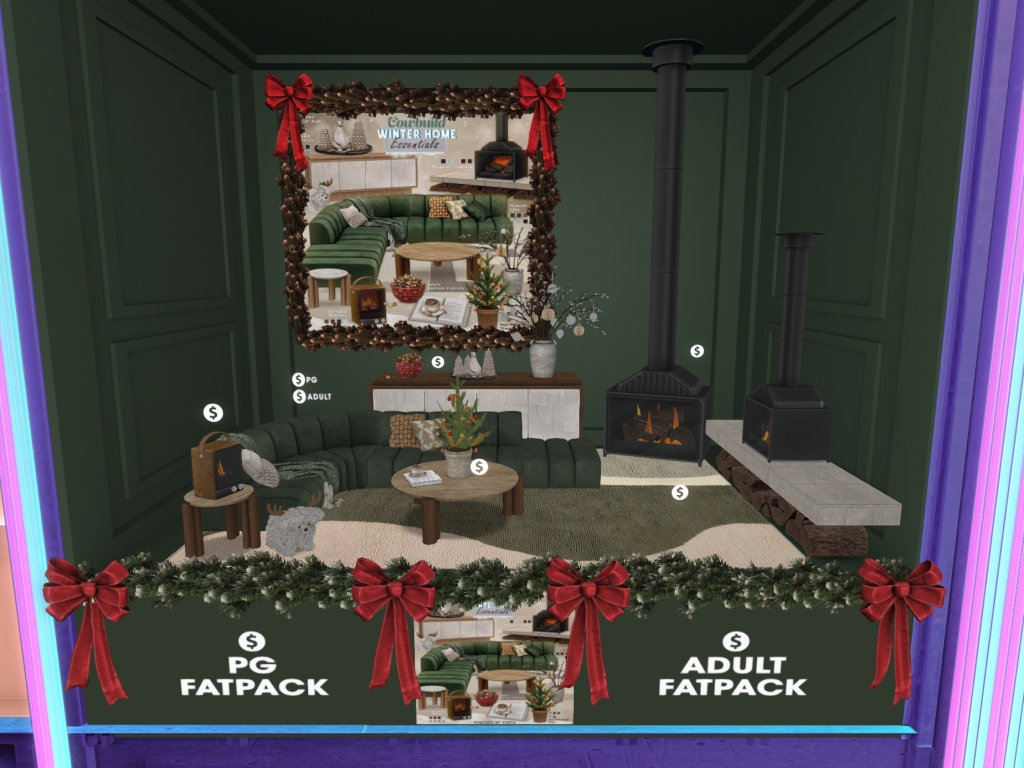Select the small dollar icon labeled ADULT
The height and width of the screenshot is (768, 1024).
(298, 396)
